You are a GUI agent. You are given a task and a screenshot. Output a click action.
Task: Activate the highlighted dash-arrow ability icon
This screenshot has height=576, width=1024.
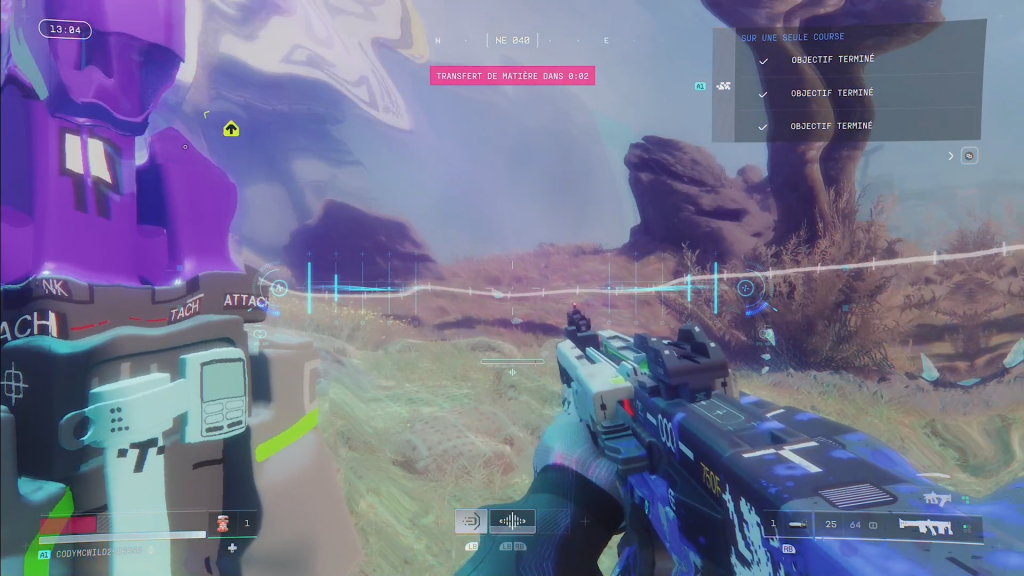(471, 521)
